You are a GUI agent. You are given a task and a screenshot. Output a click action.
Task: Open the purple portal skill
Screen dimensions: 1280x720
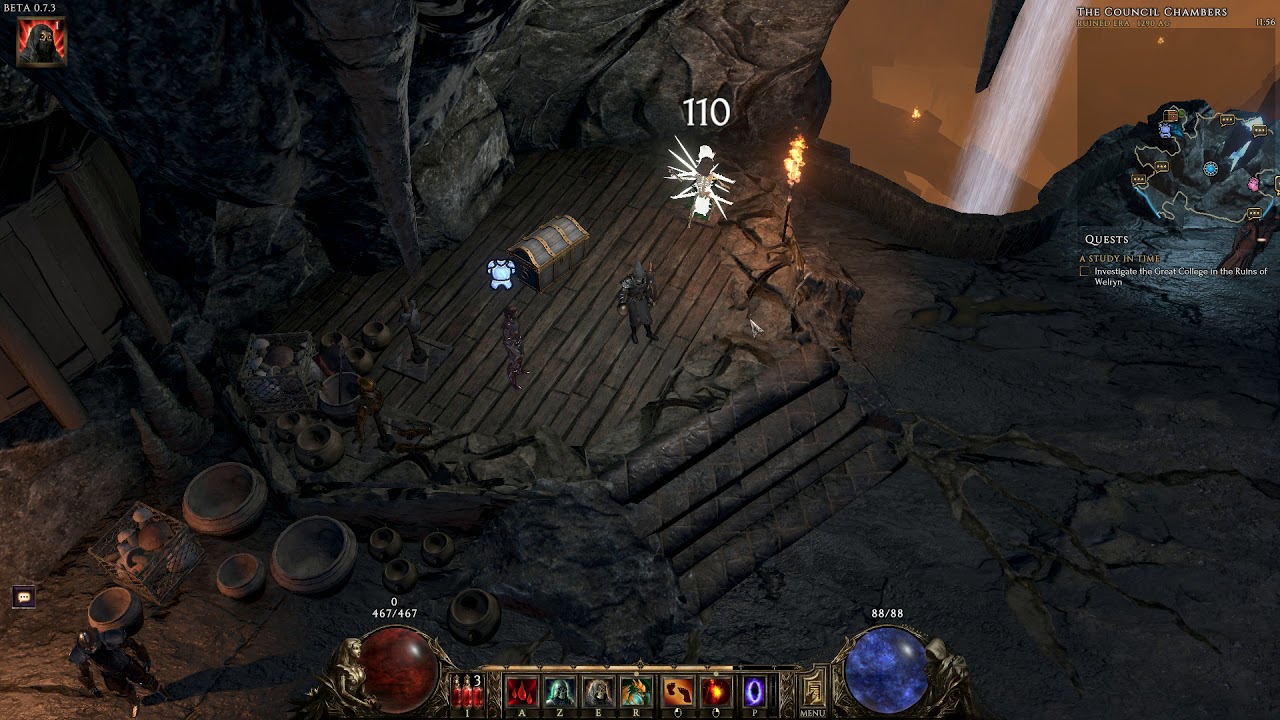point(755,691)
